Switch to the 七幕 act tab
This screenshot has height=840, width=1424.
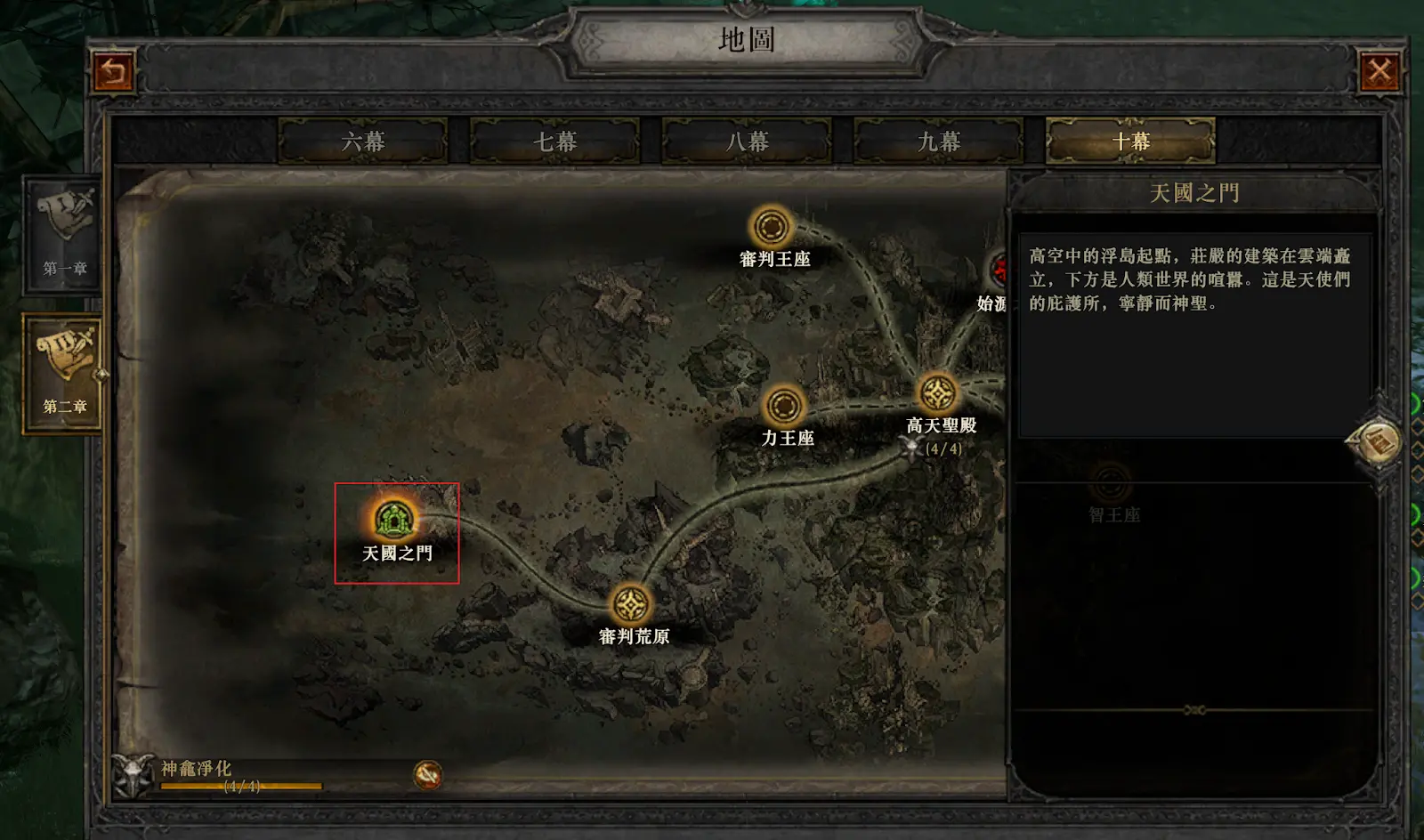pyautogui.click(x=554, y=141)
